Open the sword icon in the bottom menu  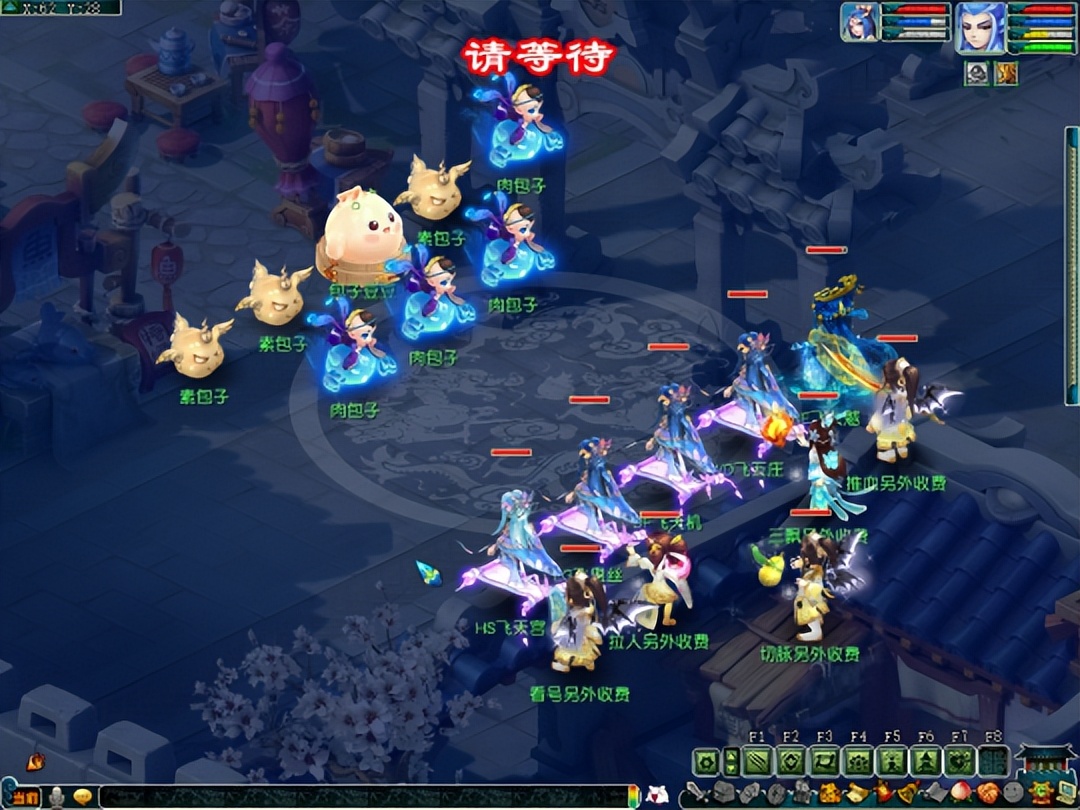[x=696, y=795]
